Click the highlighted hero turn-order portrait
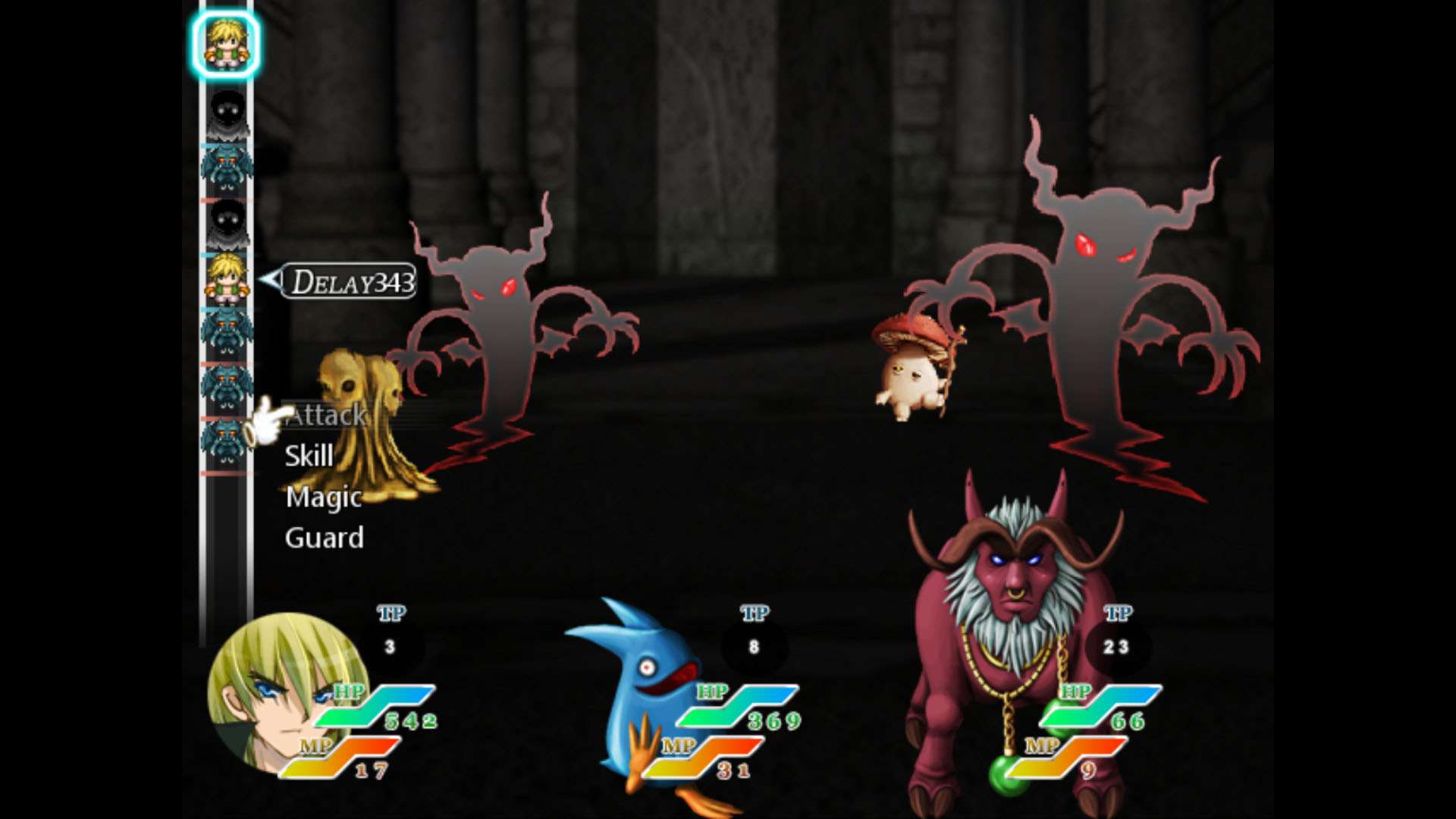This screenshot has width=1456, height=819. pos(225,45)
